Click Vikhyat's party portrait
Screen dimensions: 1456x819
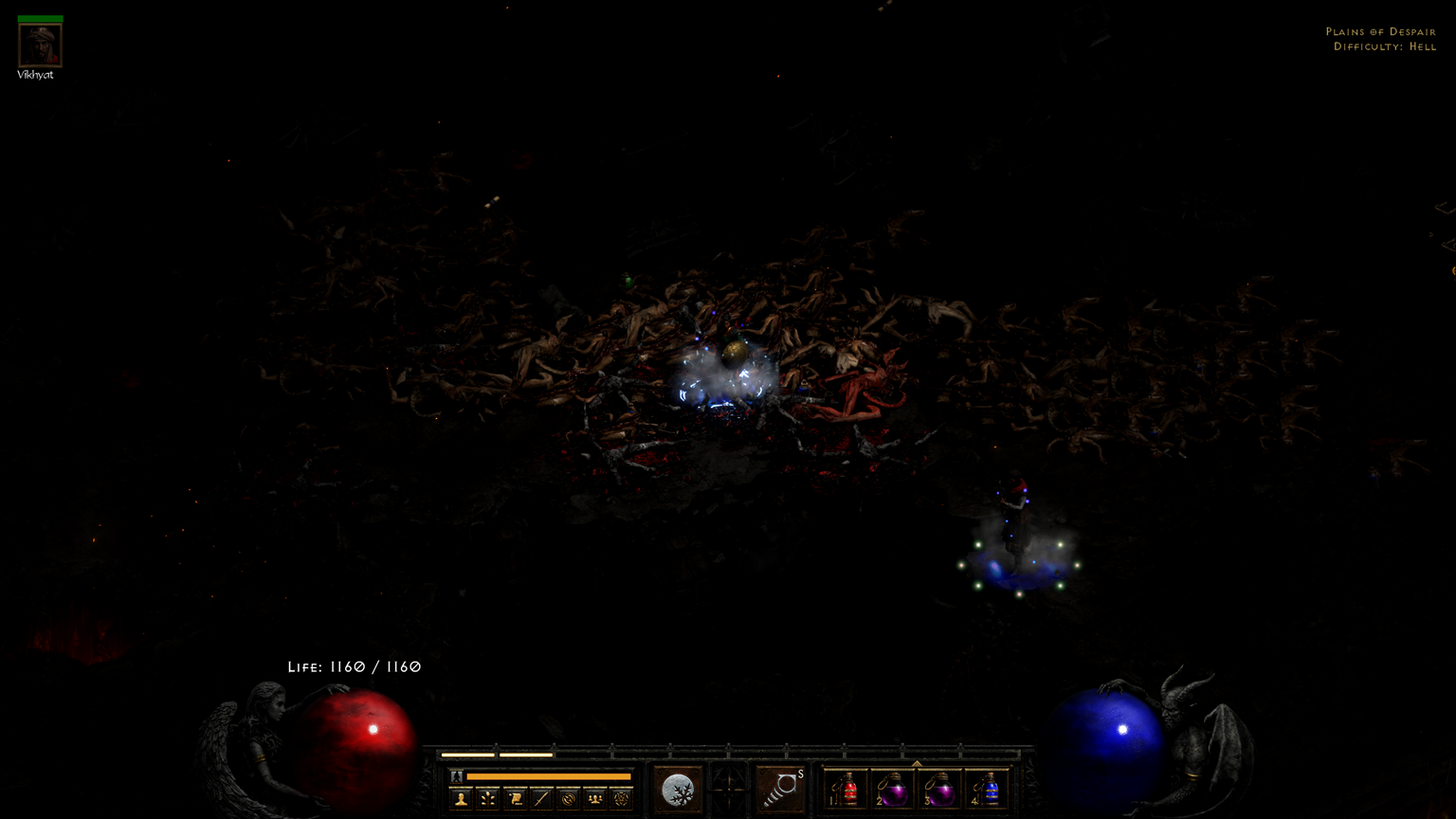point(38,43)
